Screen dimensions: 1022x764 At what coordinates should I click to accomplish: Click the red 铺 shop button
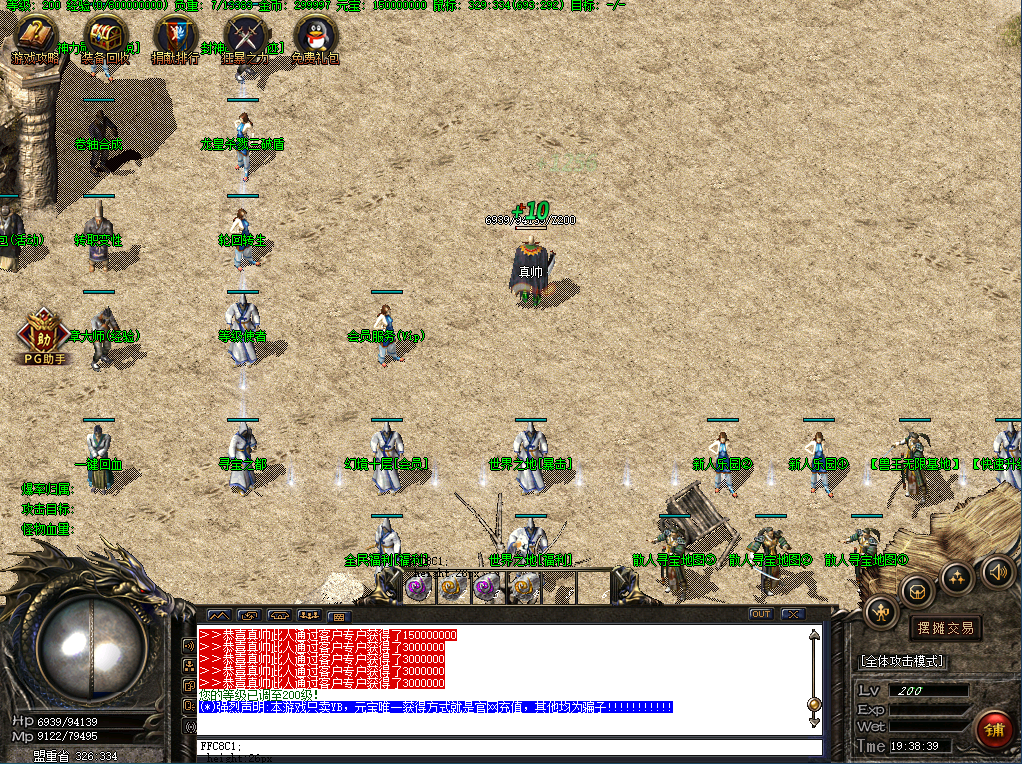click(993, 729)
